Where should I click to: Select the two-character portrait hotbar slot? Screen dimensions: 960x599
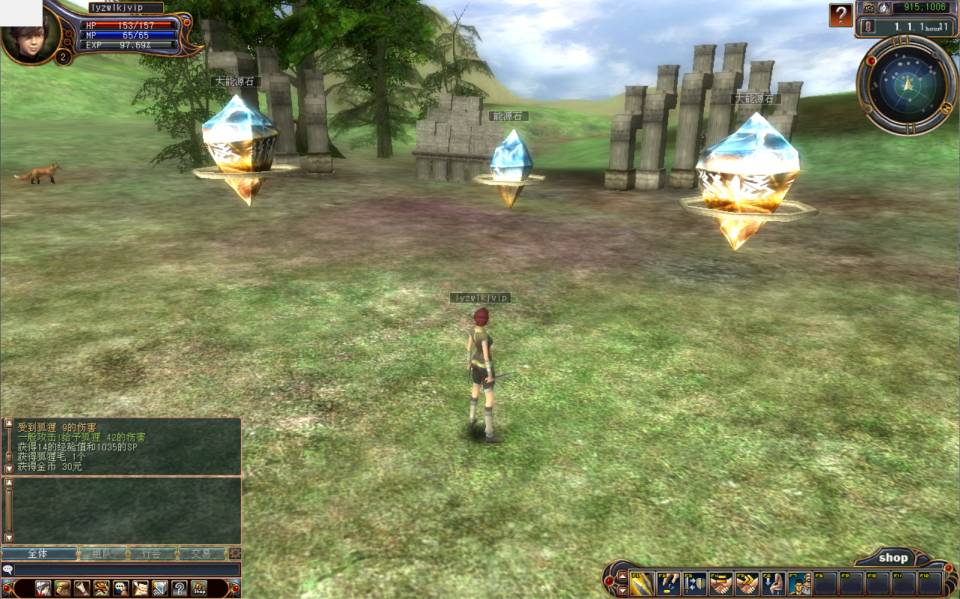point(799,584)
